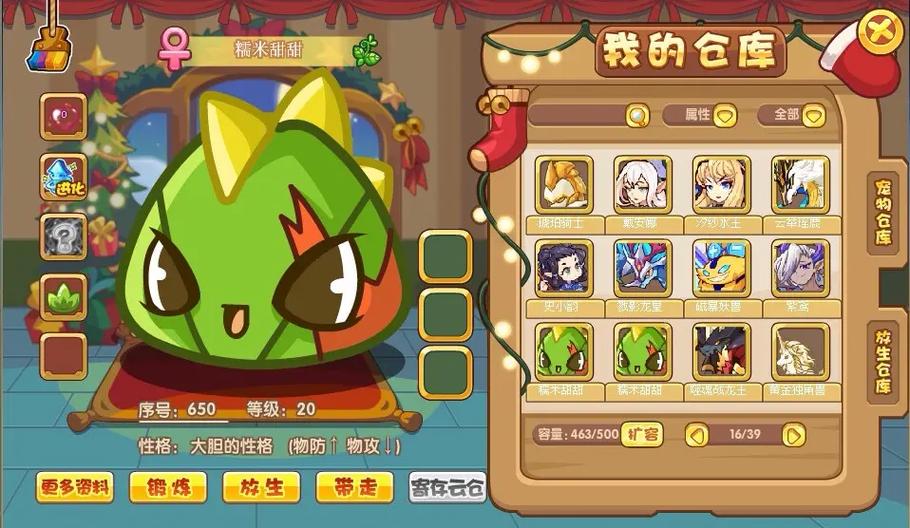Close the warehouse with the X button
Screen dimensions: 910x528
click(x=878, y=31)
